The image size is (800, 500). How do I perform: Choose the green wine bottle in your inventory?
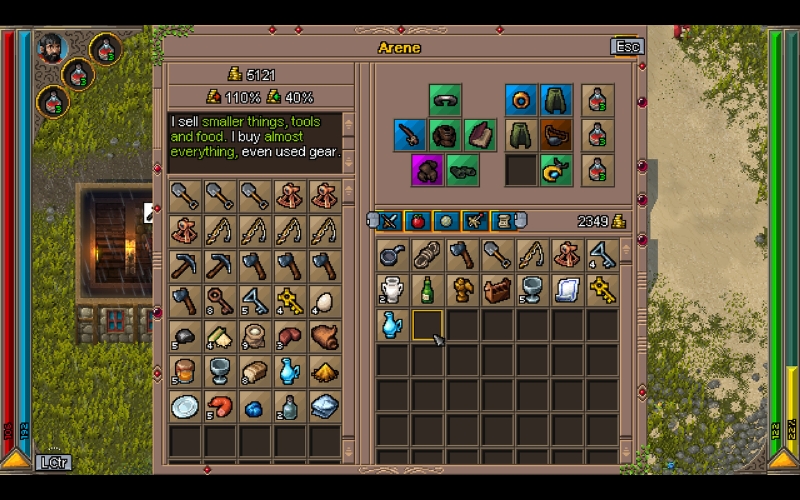(x=428, y=290)
